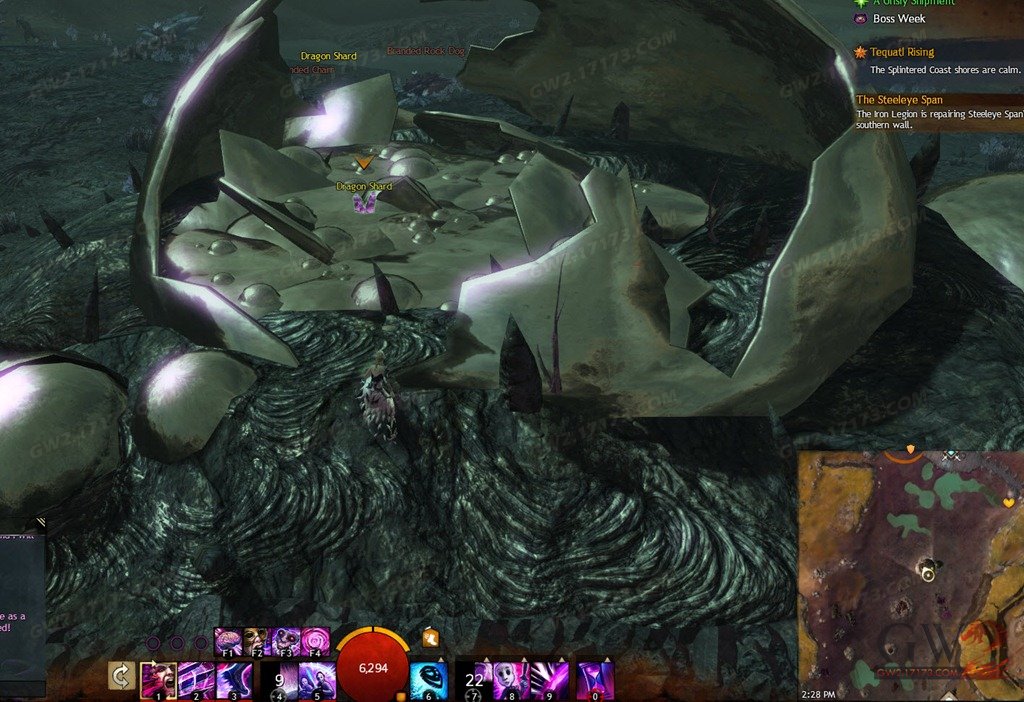Trigger weapon skill slot 3
The width and height of the screenshot is (1024, 702).
[233, 678]
